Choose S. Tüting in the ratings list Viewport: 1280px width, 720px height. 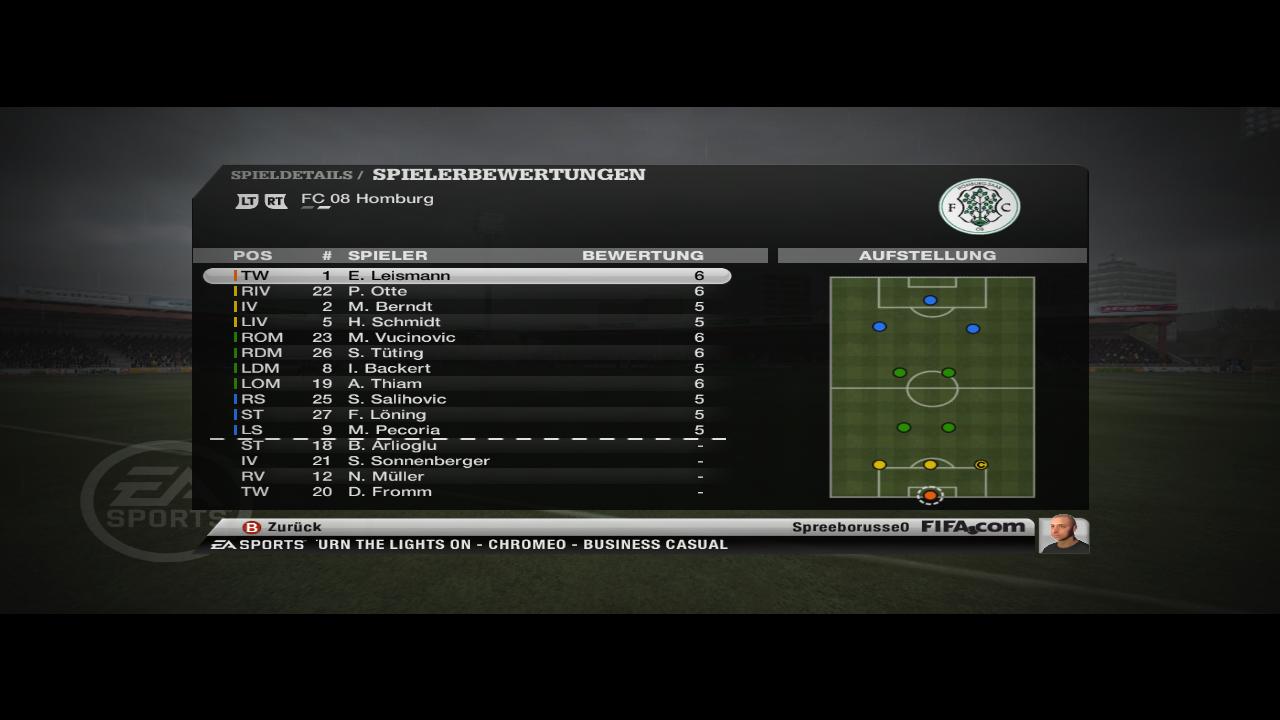coord(467,353)
